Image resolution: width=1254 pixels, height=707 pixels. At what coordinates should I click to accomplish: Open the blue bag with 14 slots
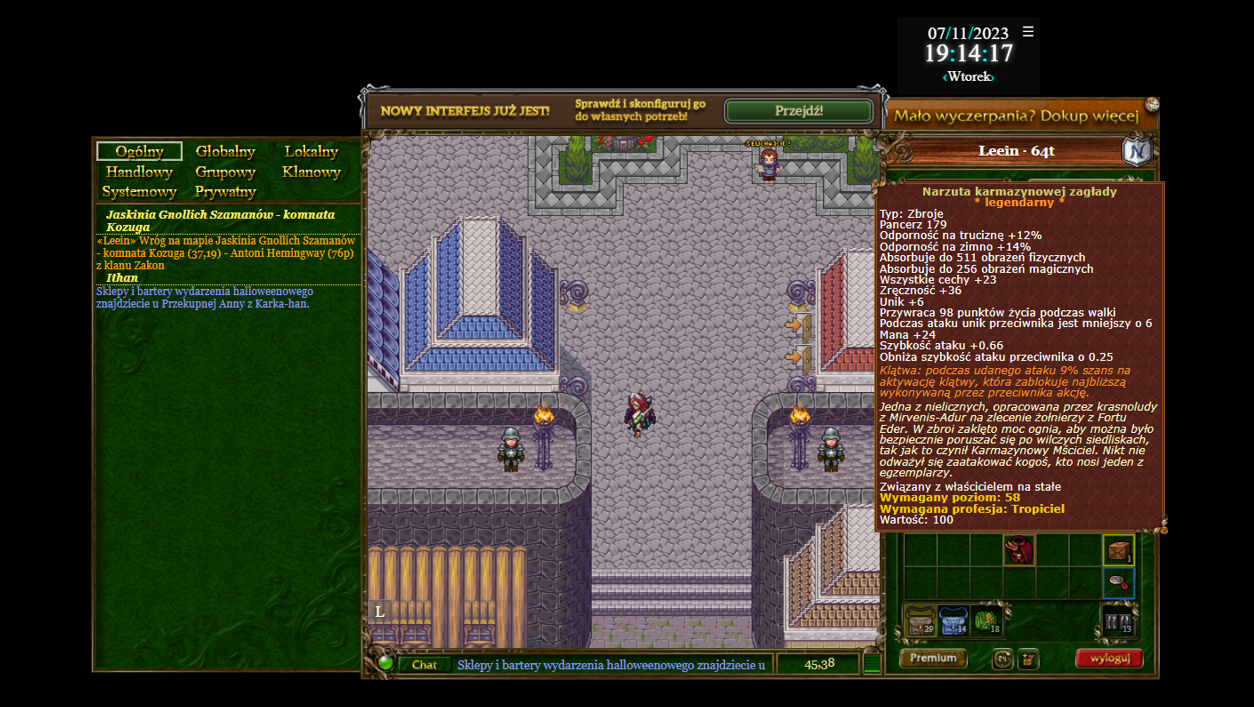pos(953,621)
